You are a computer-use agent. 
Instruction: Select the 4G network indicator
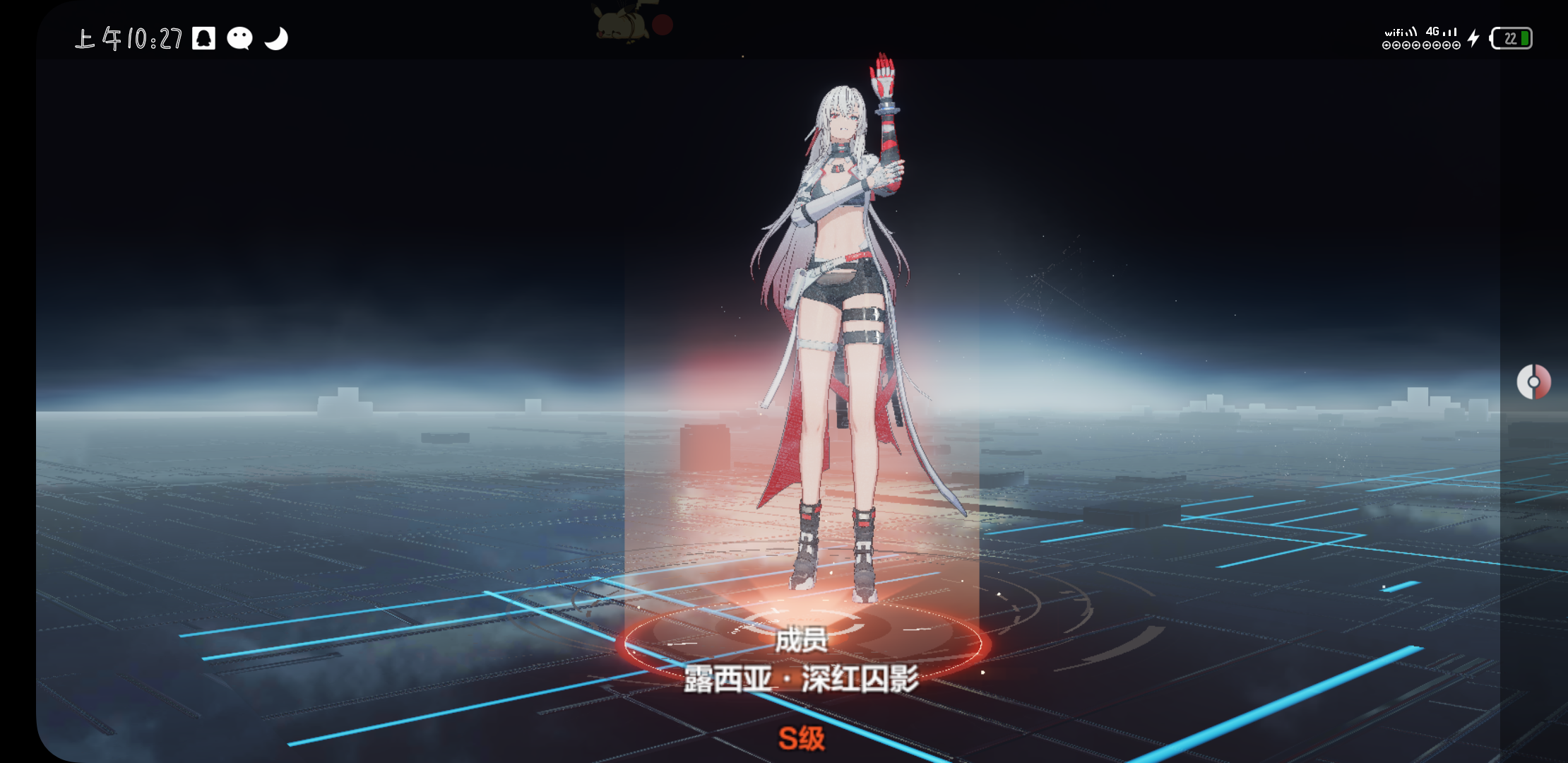click(x=1439, y=31)
